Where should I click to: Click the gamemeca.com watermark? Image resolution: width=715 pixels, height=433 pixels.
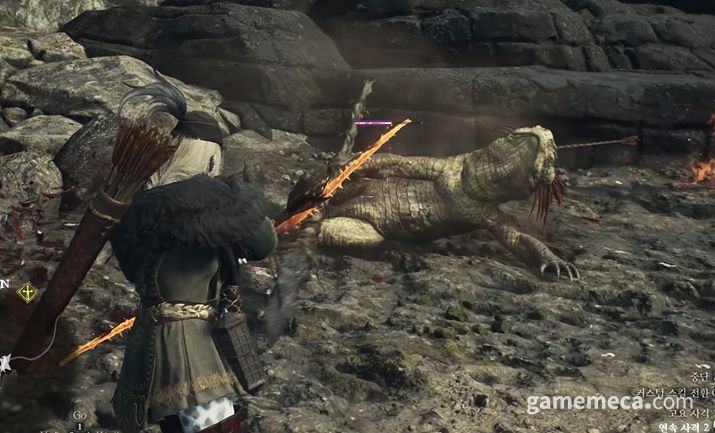point(610,402)
